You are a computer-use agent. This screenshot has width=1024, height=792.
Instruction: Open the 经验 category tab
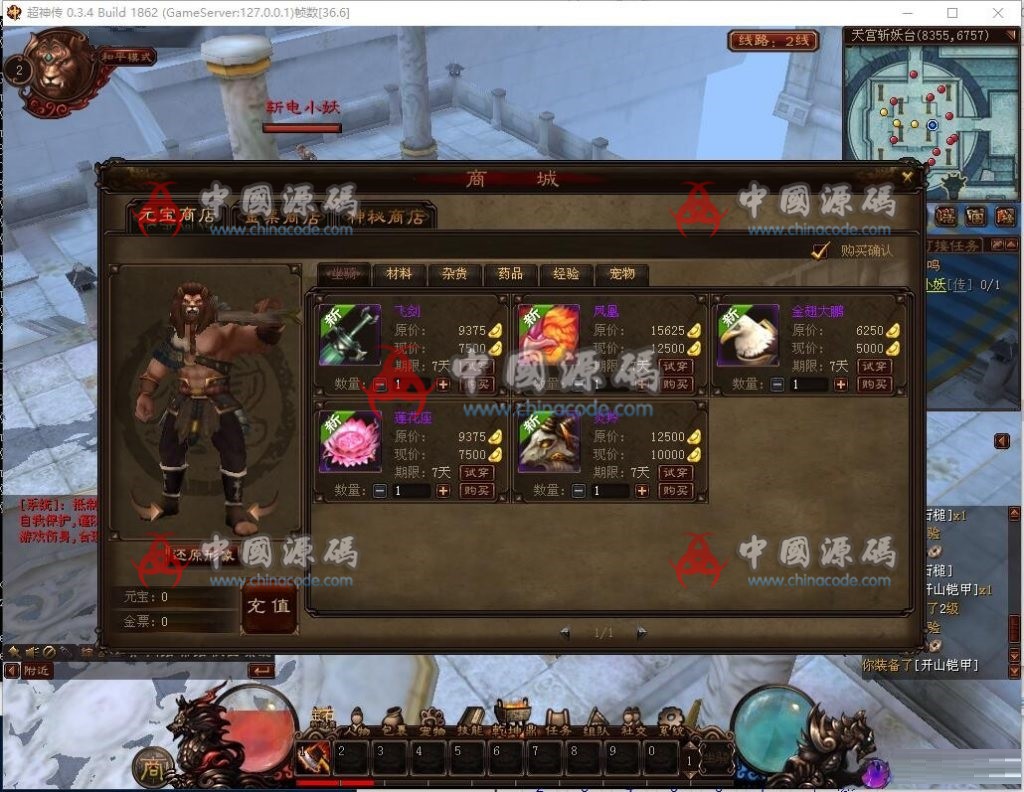pos(566,274)
